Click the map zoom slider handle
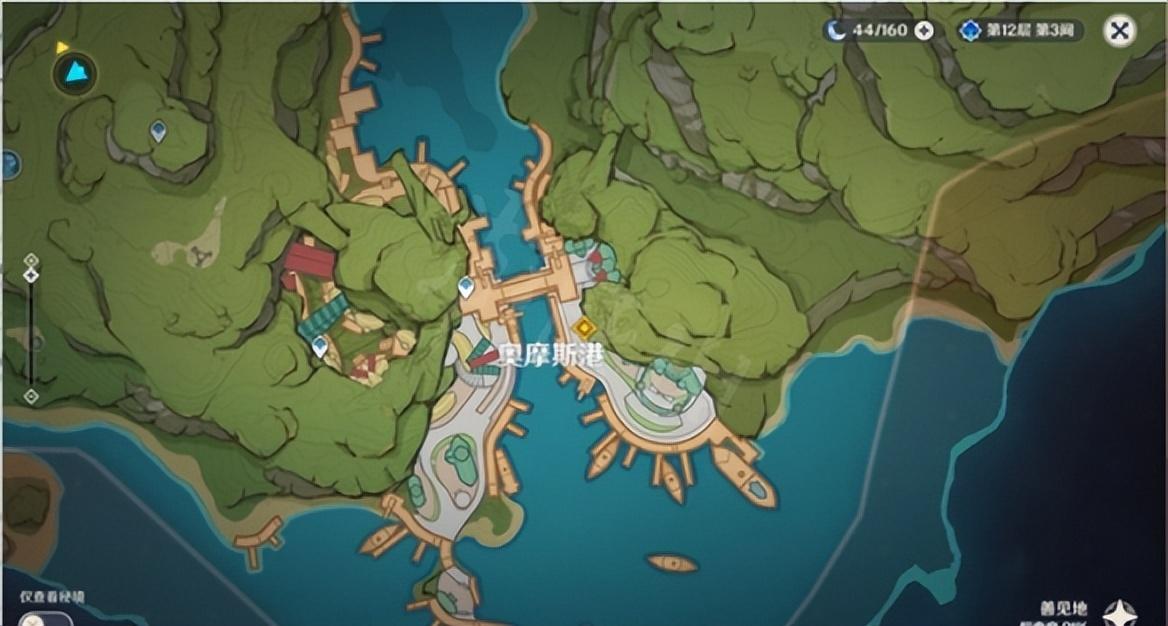This screenshot has width=1168, height=626. click(31, 275)
